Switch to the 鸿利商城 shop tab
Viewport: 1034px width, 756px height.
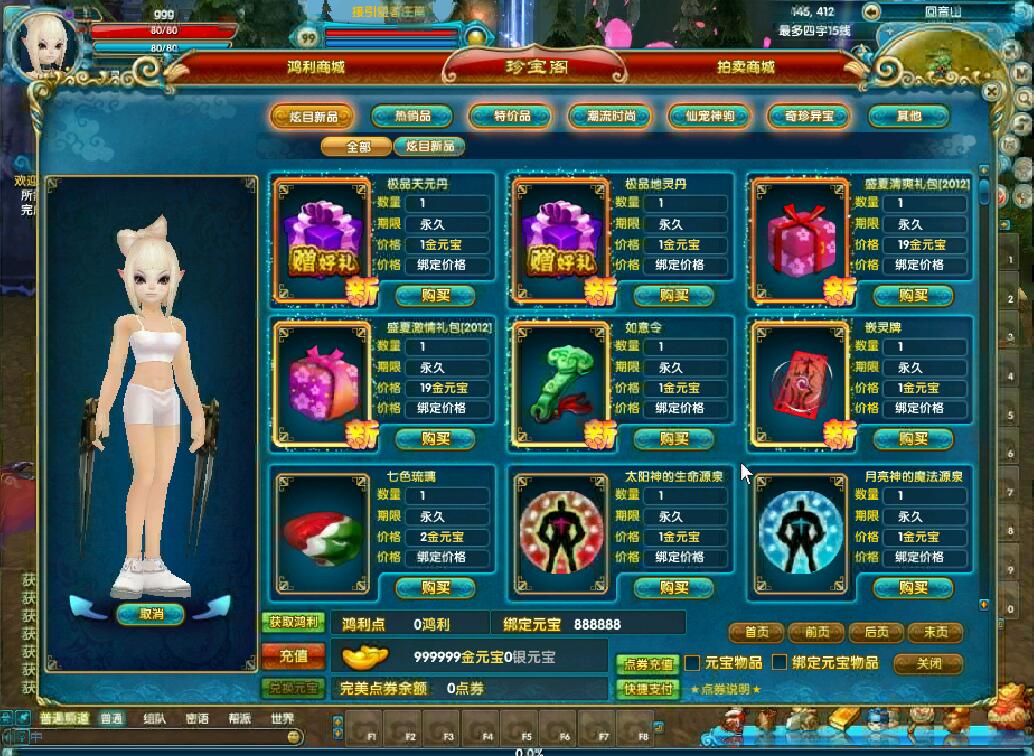click(x=315, y=67)
